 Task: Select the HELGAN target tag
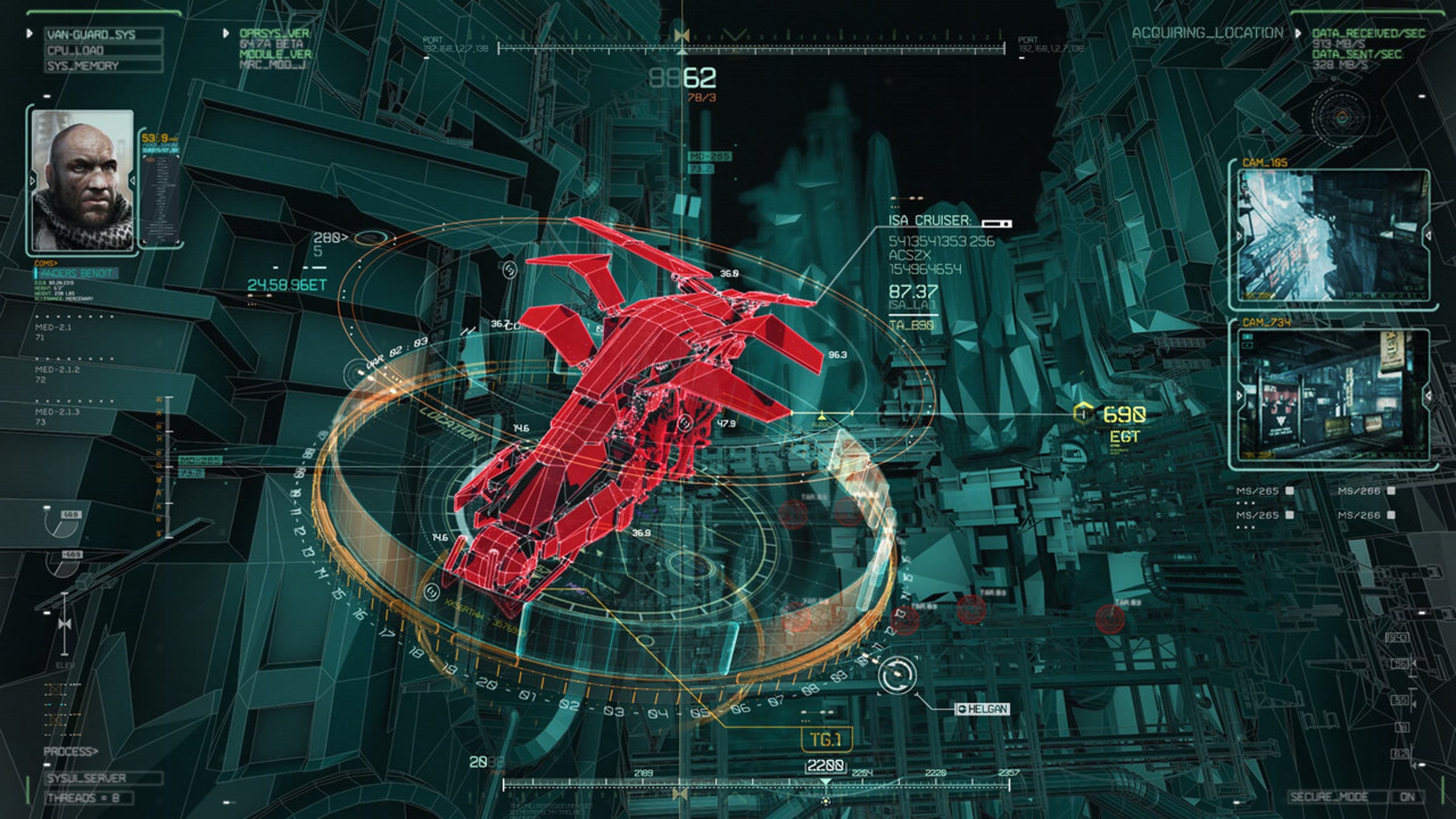(x=982, y=709)
